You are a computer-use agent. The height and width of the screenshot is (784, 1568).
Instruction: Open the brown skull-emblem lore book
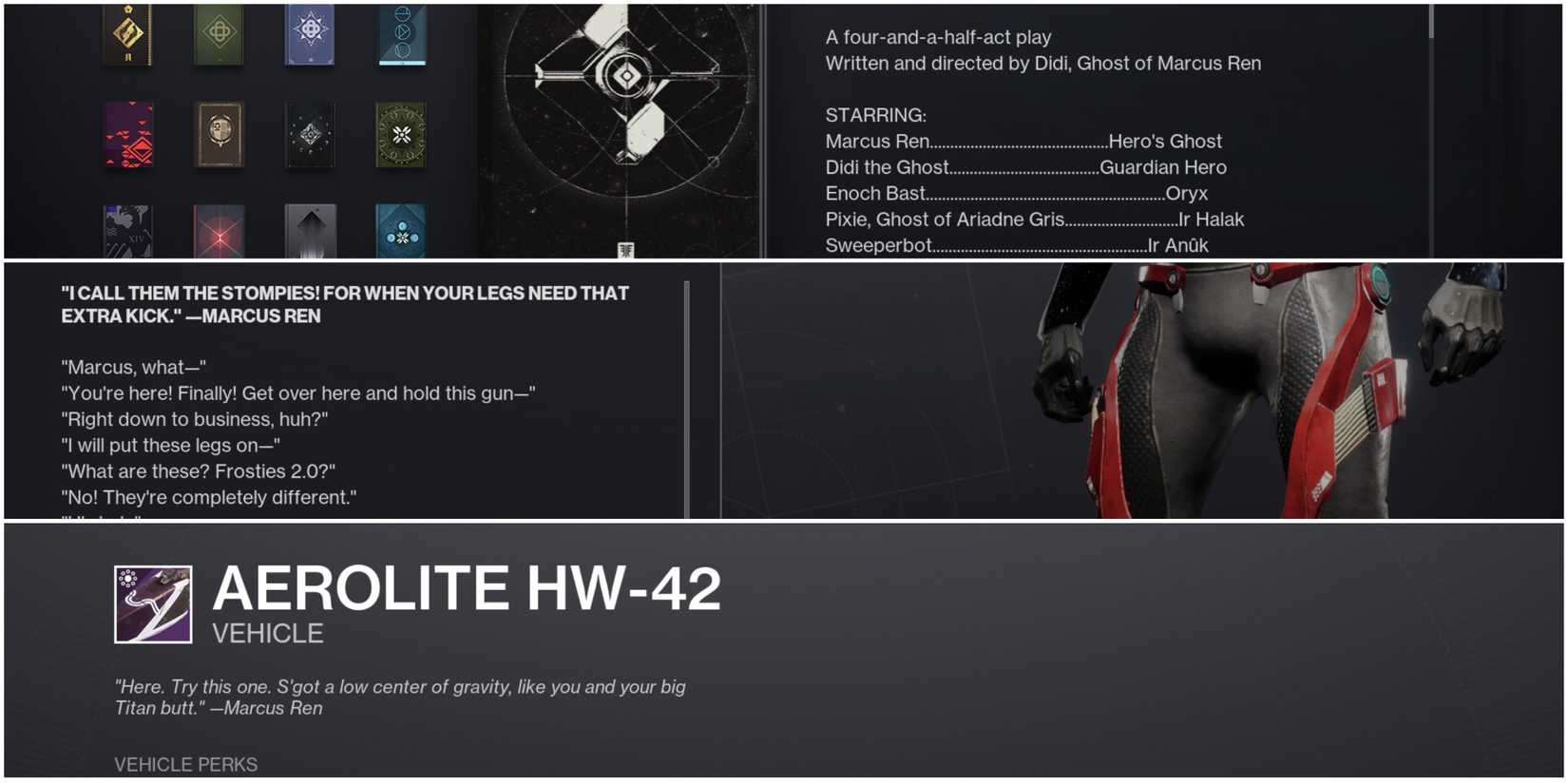(x=220, y=136)
